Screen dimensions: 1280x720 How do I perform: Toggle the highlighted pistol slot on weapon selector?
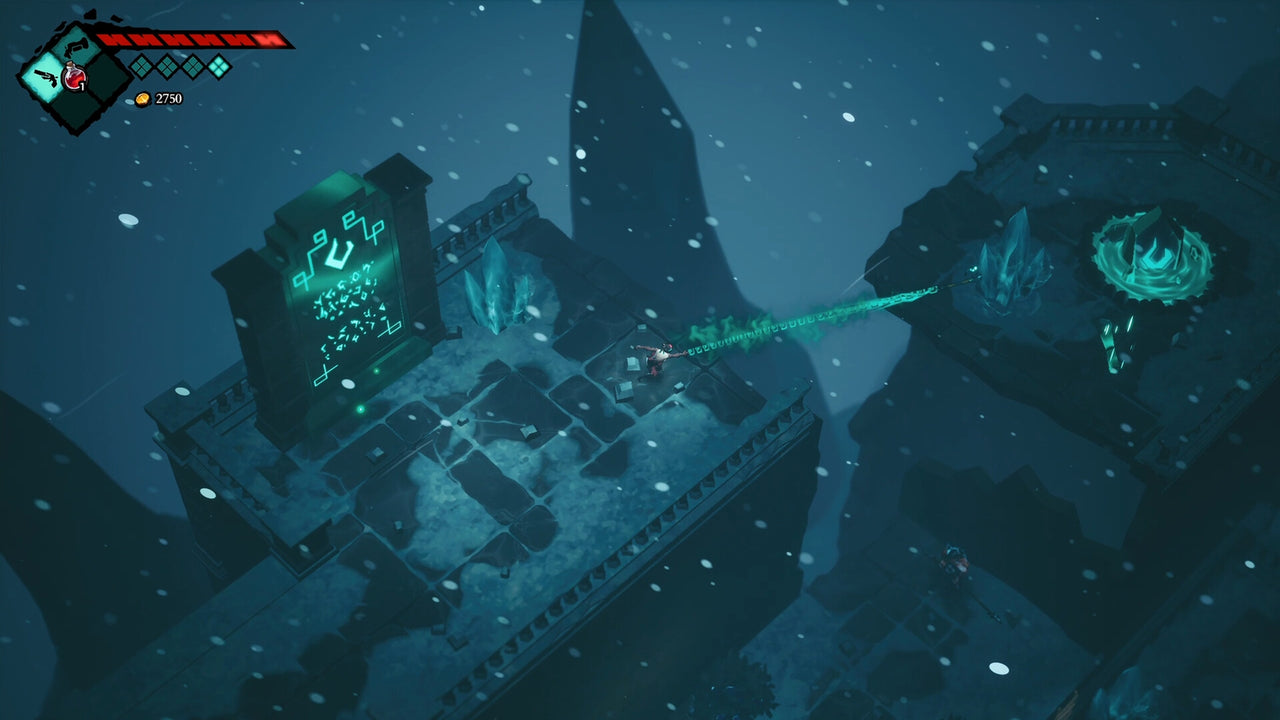45,75
